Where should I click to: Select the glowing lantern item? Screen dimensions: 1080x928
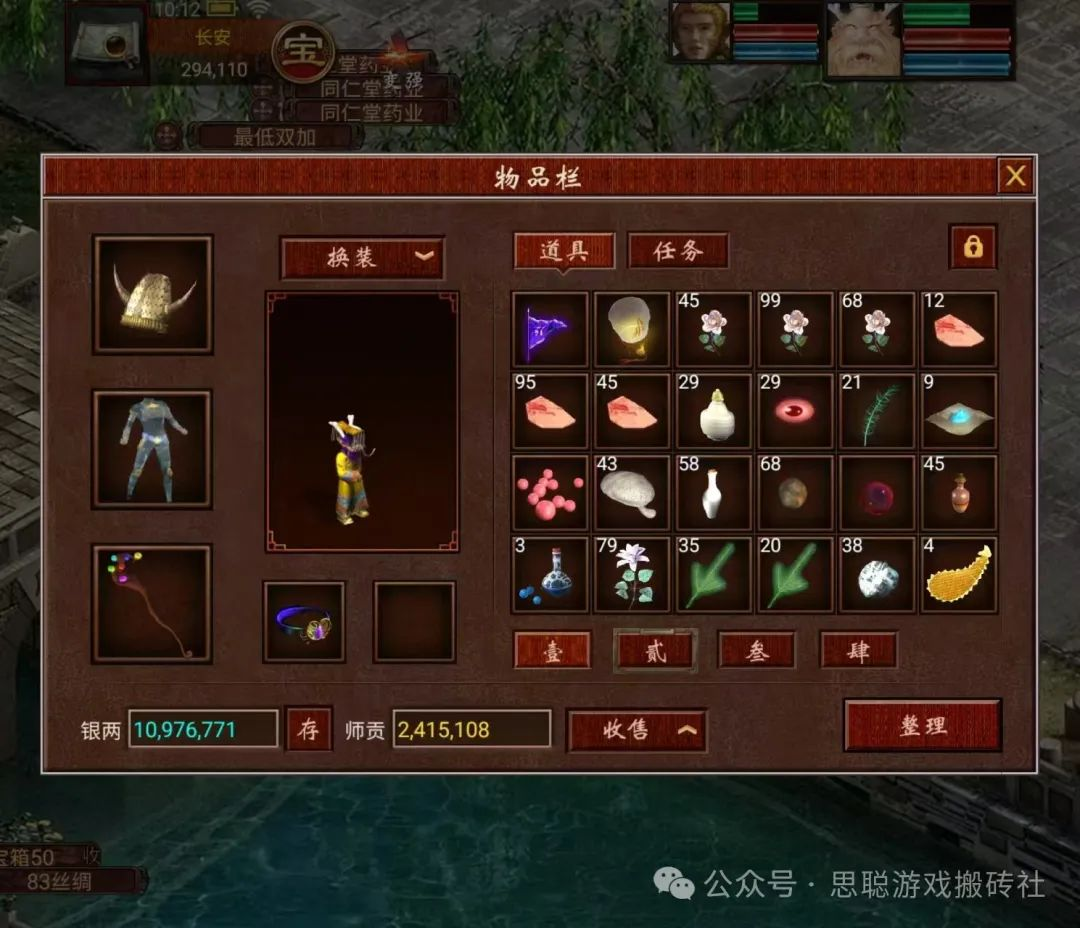pyautogui.click(x=632, y=330)
